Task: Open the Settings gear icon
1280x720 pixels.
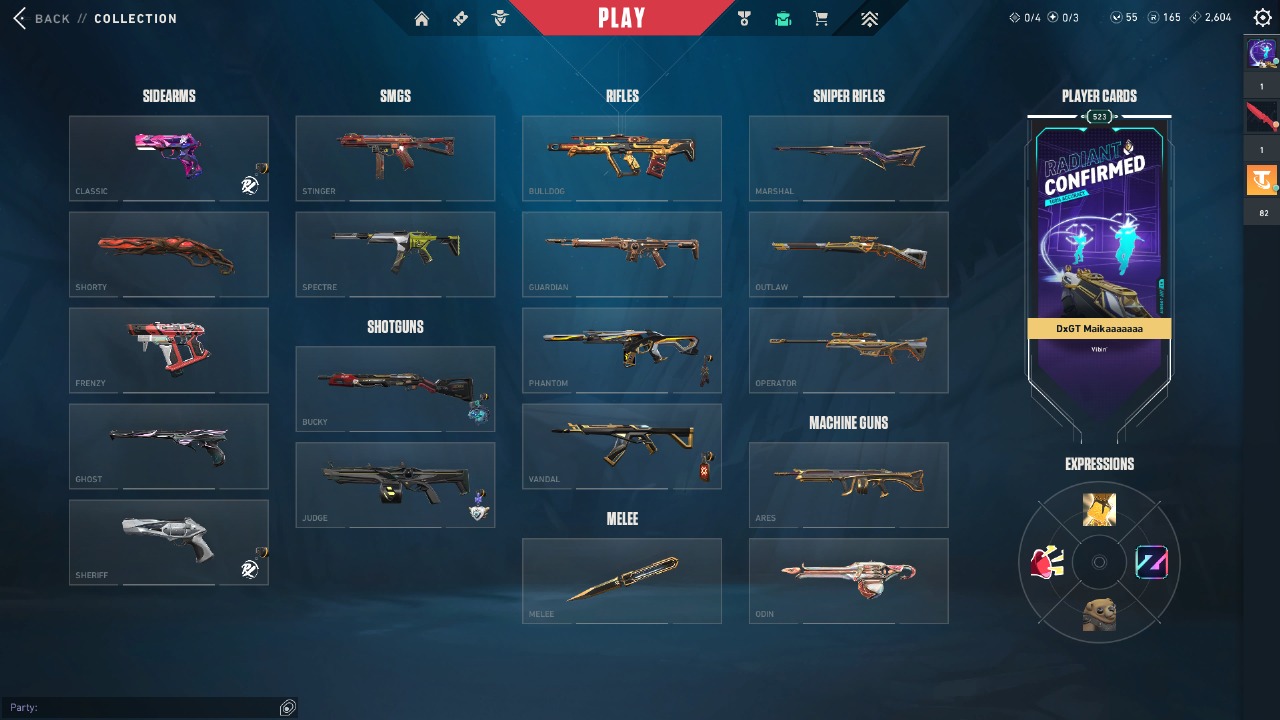Action: (x=1261, y=17)
